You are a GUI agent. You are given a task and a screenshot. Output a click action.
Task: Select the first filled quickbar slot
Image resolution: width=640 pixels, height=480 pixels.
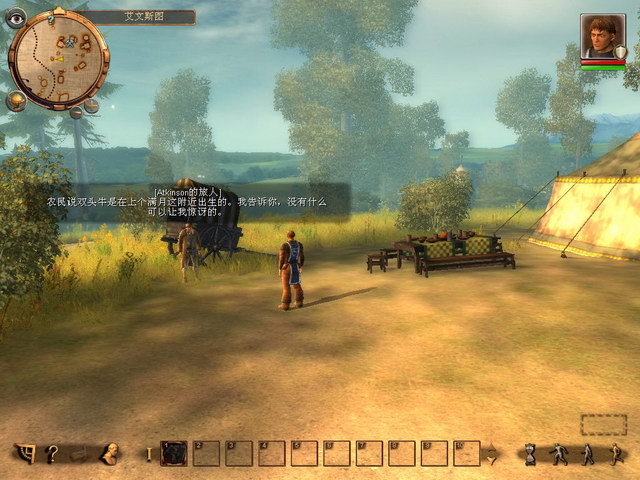coord(174,453)
